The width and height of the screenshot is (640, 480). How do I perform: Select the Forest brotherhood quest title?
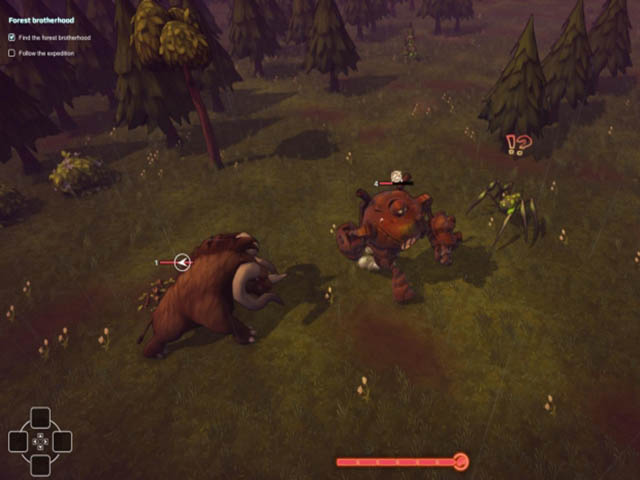42,19
